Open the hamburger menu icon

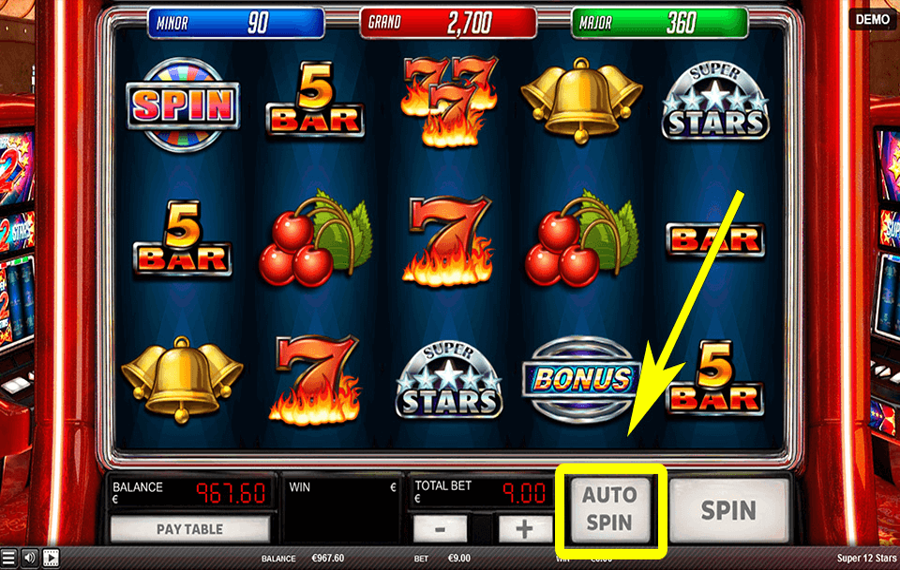(9, 558)
